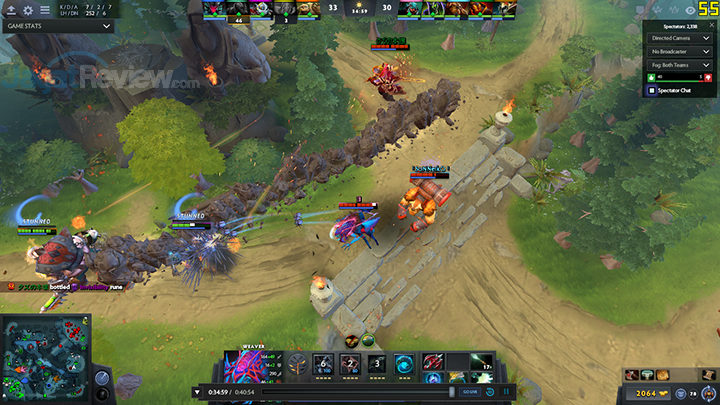
Task: Toggle the Spectator Chat checkbox
Action: point(652,91)
